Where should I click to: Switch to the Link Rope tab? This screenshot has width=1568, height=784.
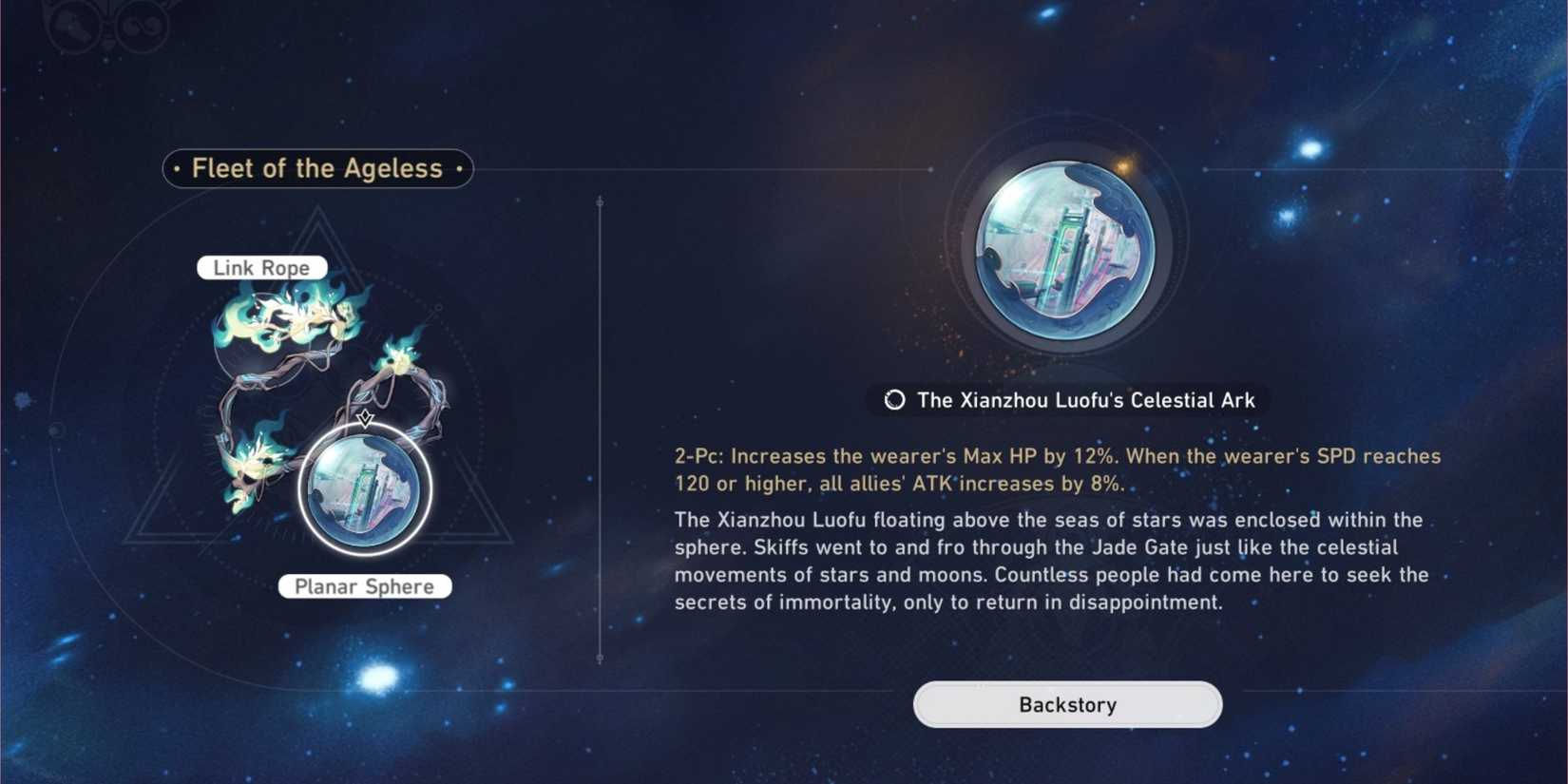261,267
